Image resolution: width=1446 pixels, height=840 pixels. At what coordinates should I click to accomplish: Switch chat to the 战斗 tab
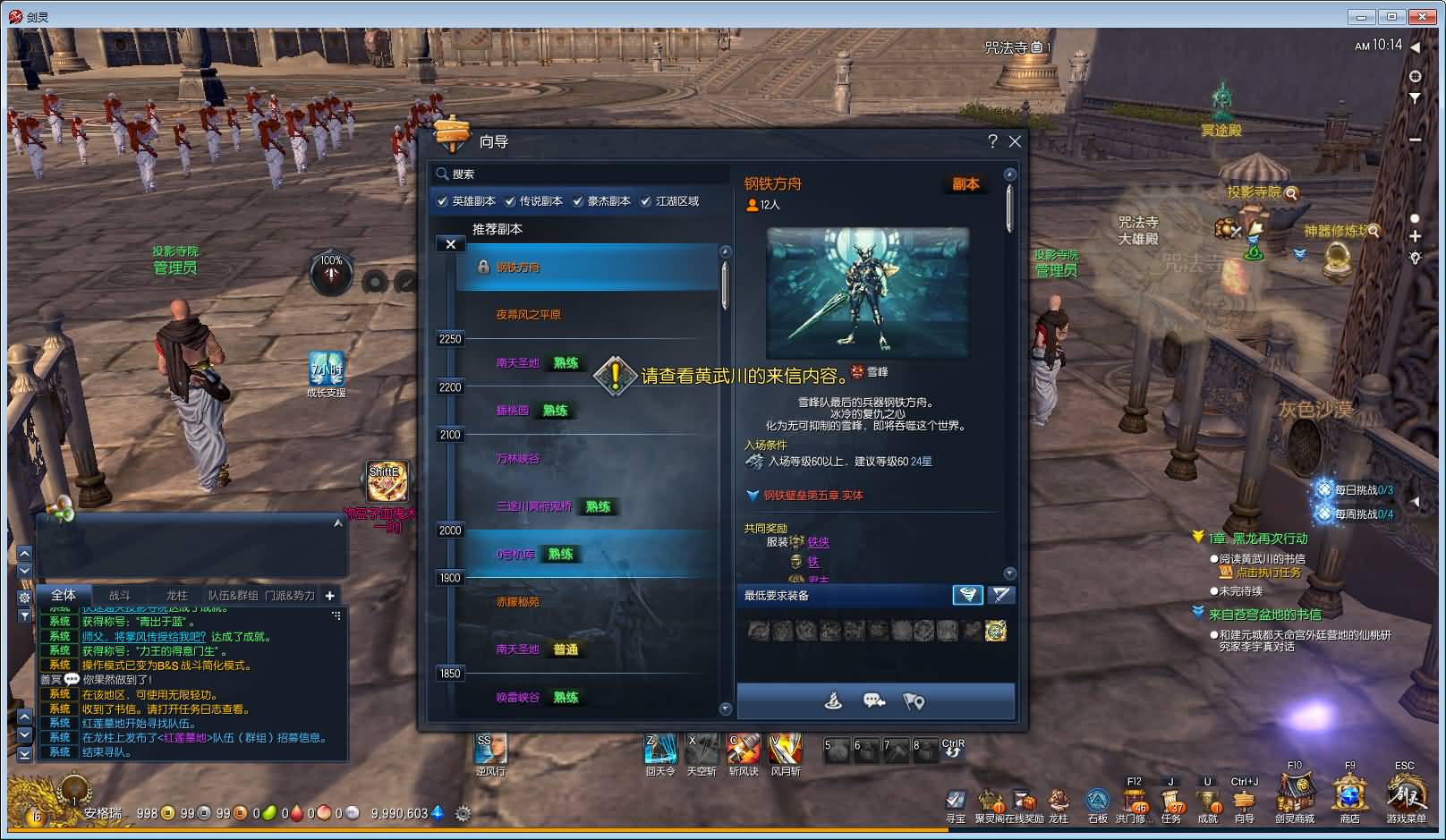(120, 596)
